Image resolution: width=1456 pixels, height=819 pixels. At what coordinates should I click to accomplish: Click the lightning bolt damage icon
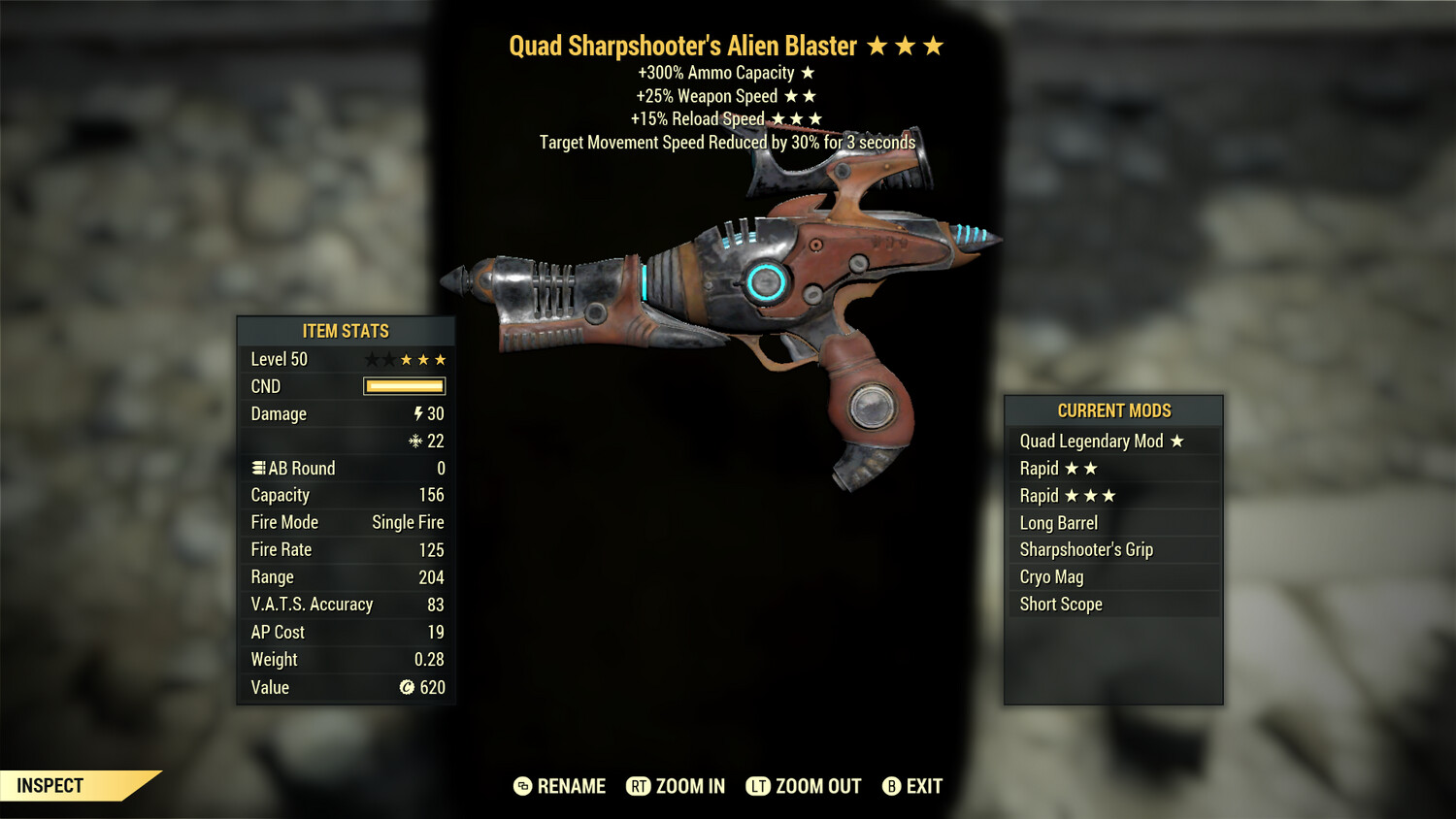tap(417, 413)
